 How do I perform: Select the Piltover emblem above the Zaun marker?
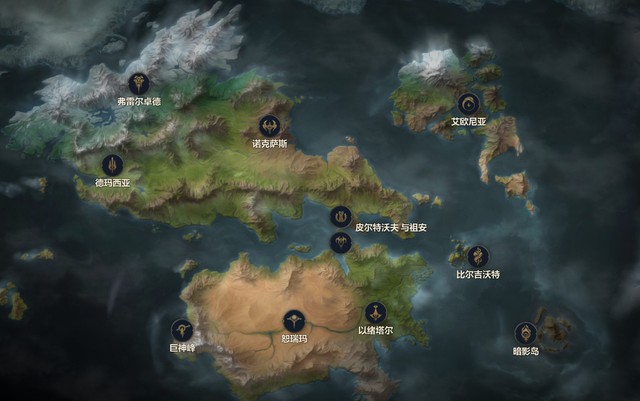click(x=341, y=215)
